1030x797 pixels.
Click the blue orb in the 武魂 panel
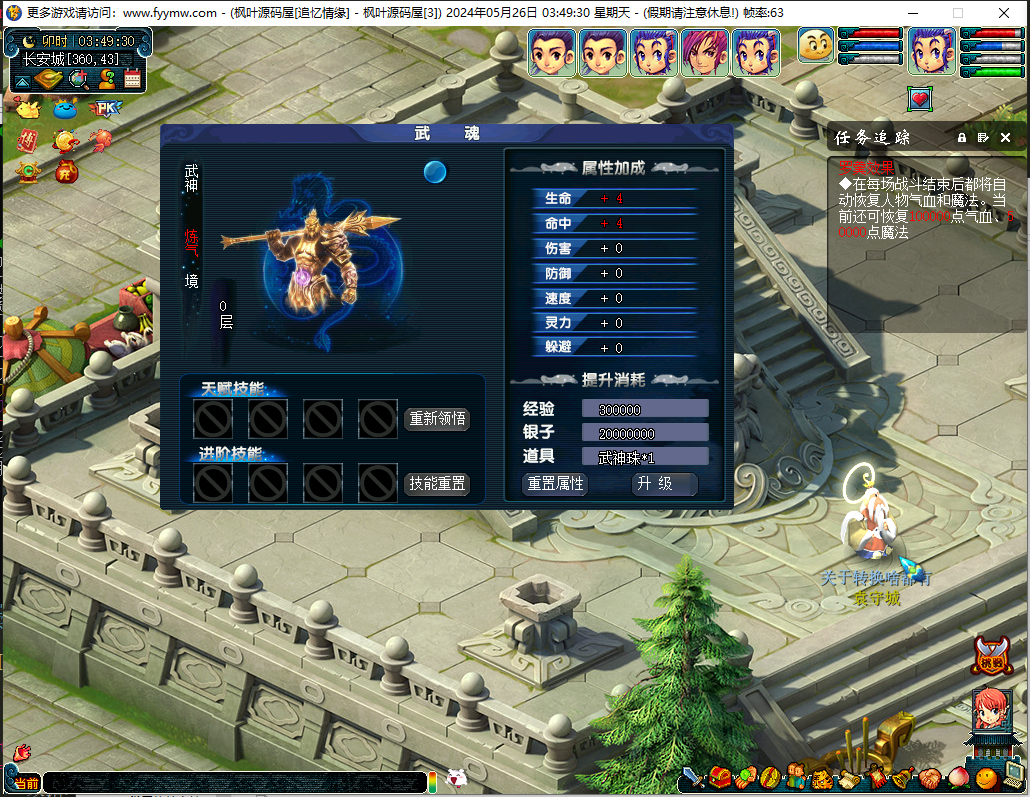click(x=434, y=172)
